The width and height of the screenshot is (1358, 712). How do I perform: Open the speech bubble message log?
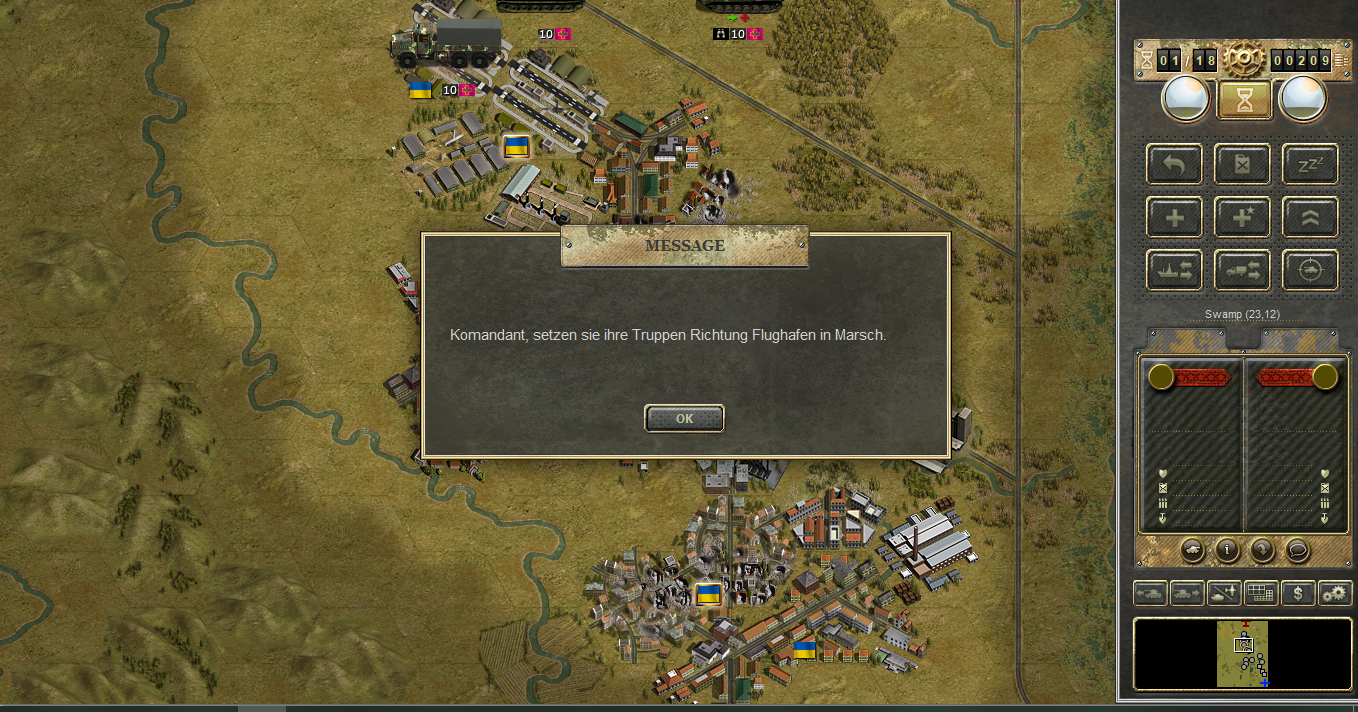pos(1297,549)
